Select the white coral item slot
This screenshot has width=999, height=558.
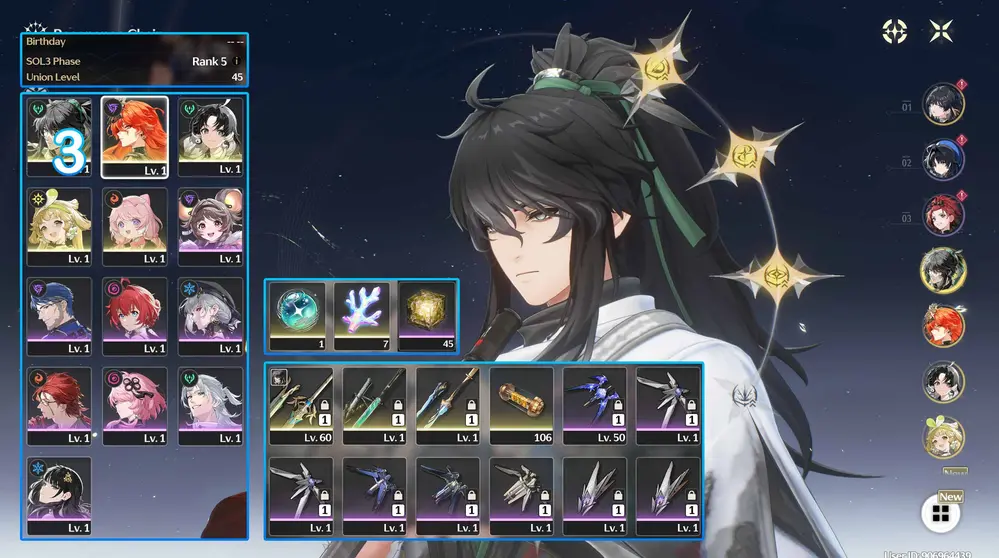click(361, 315)
